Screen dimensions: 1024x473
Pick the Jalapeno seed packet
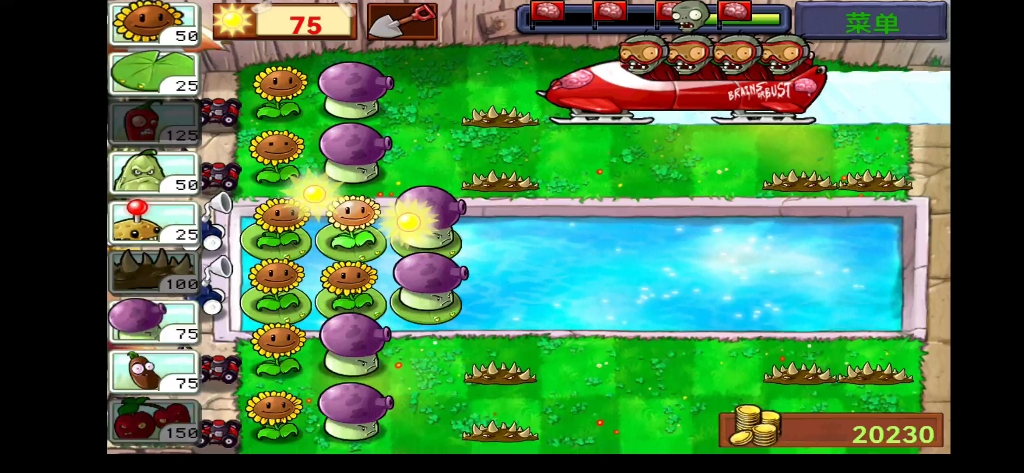click(155, 122)
